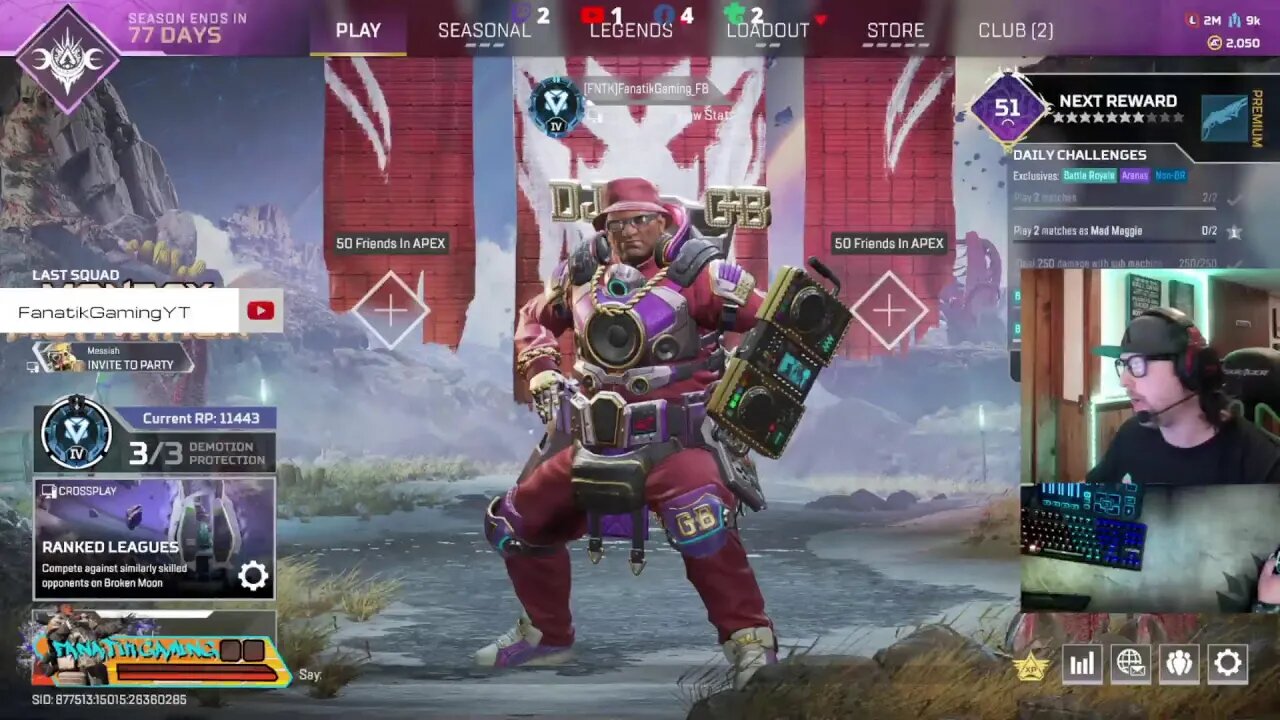
Task: Open the news and inbox globe icon
Action: pos(1130,663)
